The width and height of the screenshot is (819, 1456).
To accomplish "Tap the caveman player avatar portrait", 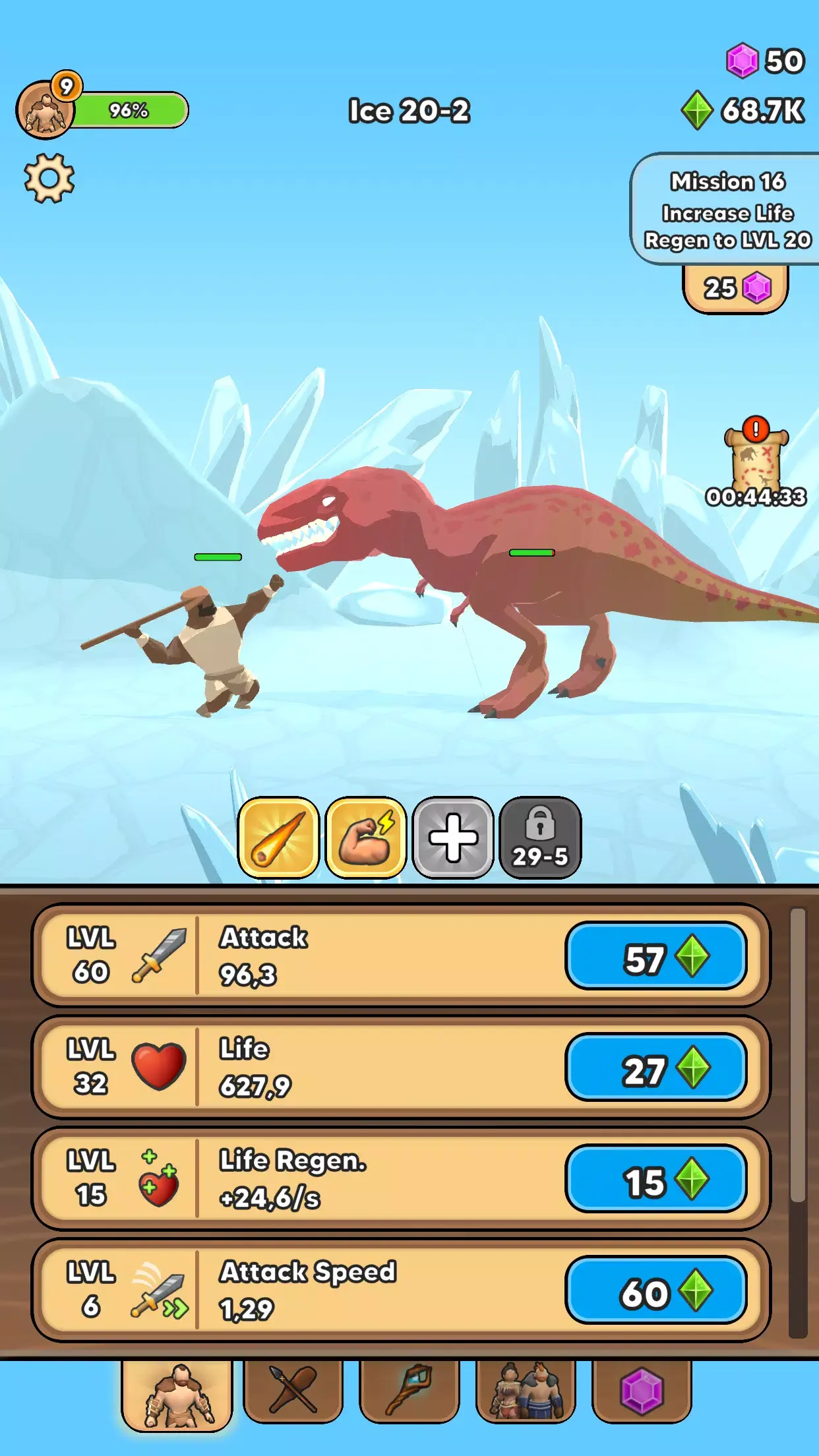I will coord(45,111).
